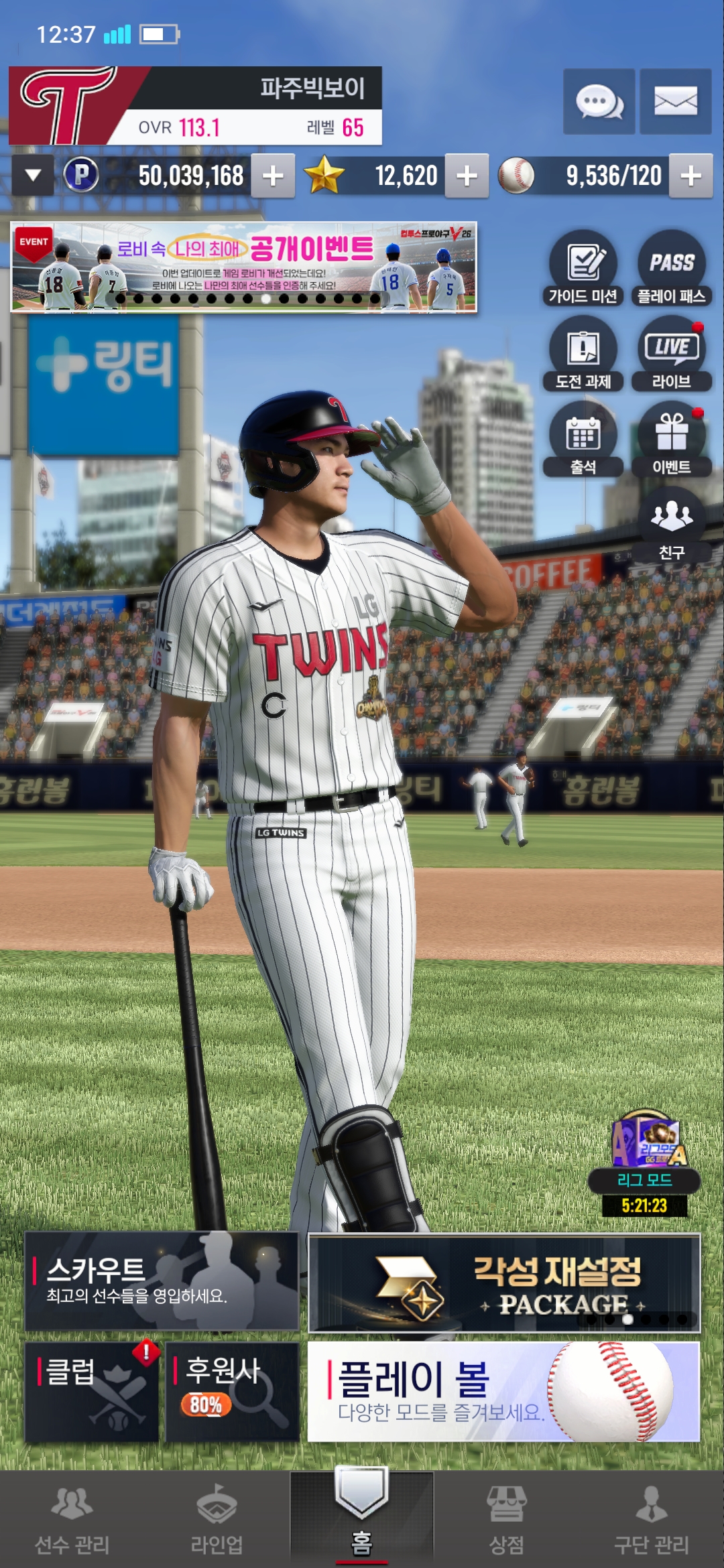Open the 스카우트 scout panel

(x=162, y=1281)
